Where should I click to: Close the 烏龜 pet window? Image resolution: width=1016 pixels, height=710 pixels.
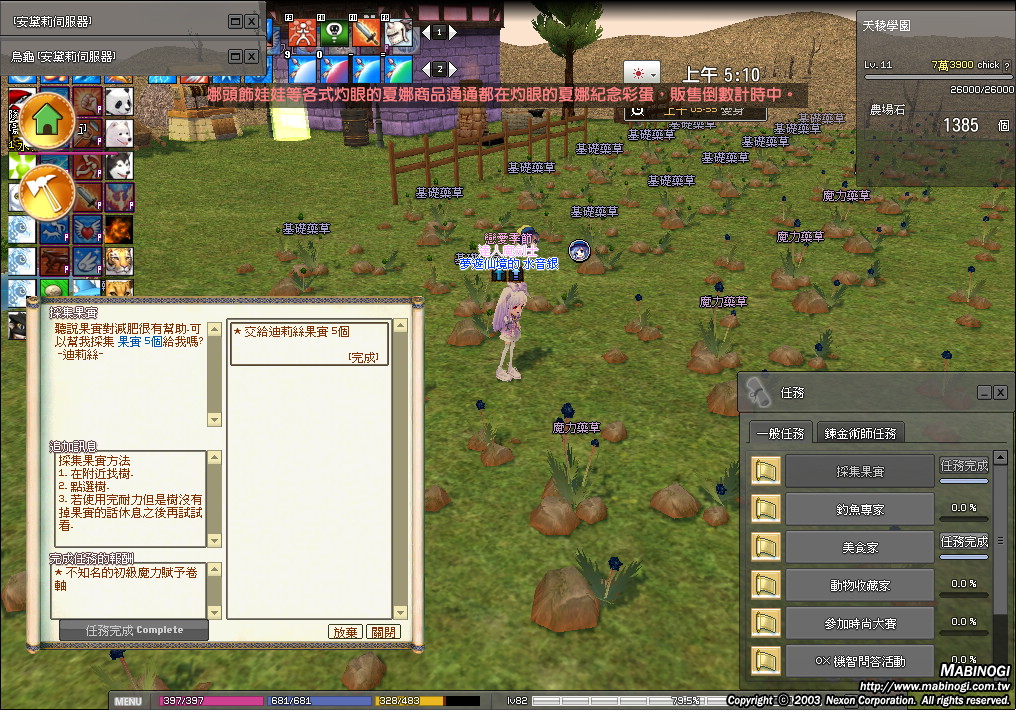click(x=251, y=56)
